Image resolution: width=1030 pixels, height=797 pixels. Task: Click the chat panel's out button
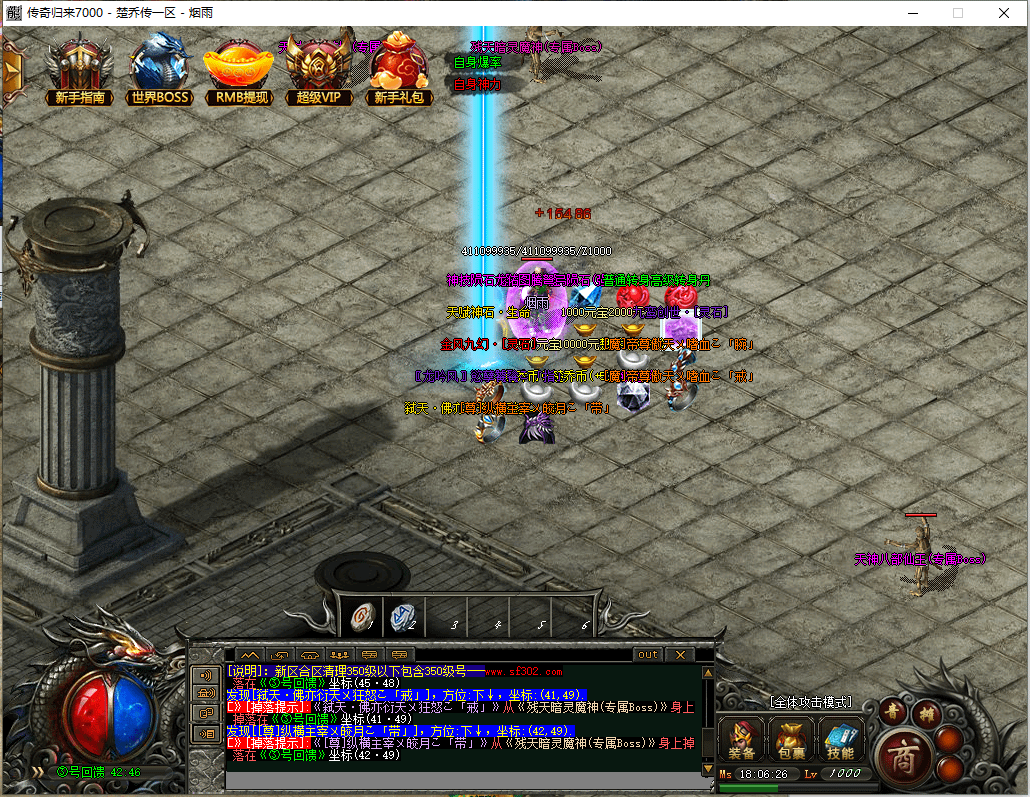point(649,655)
